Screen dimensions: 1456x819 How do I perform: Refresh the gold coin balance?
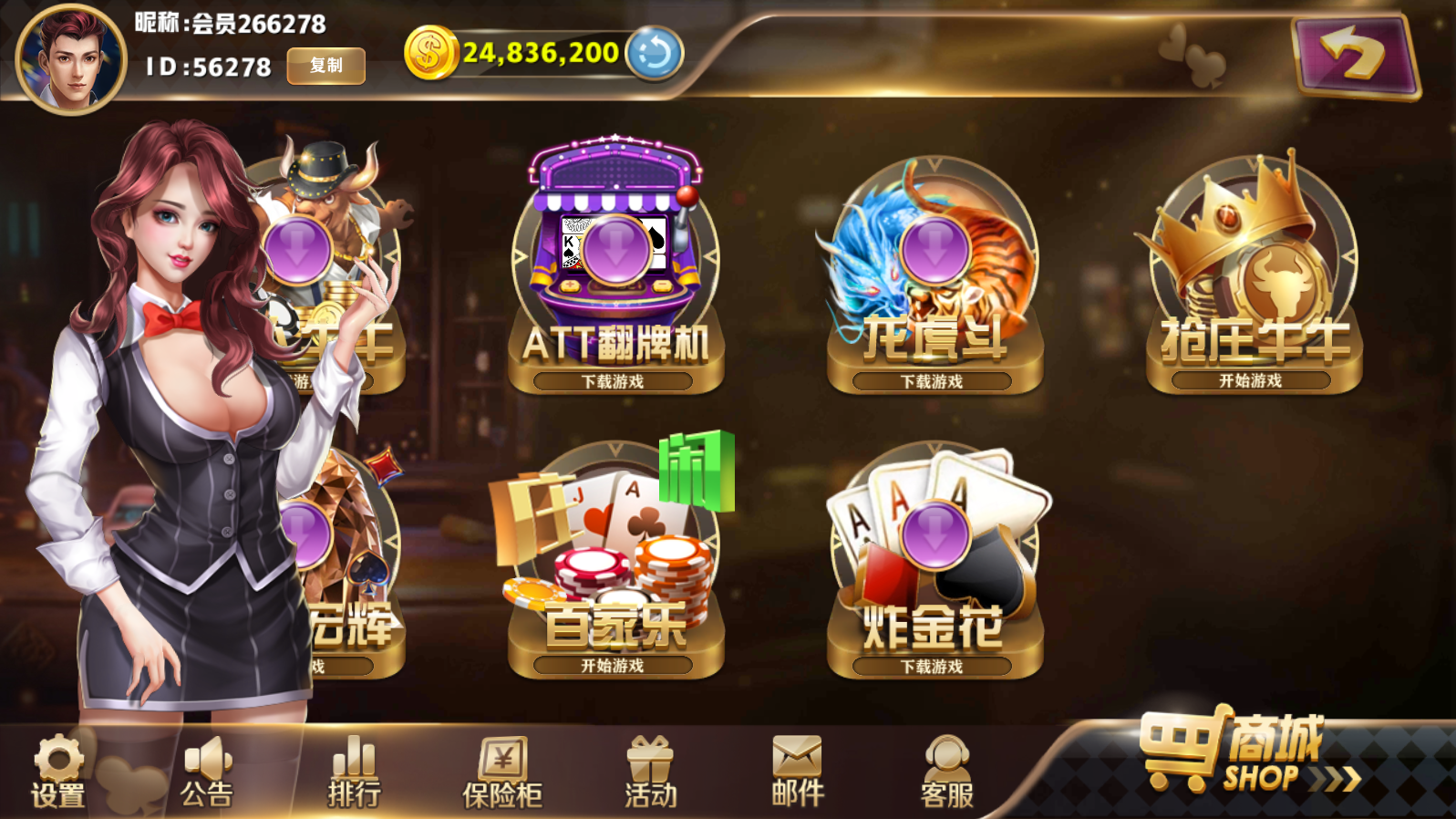654,53
